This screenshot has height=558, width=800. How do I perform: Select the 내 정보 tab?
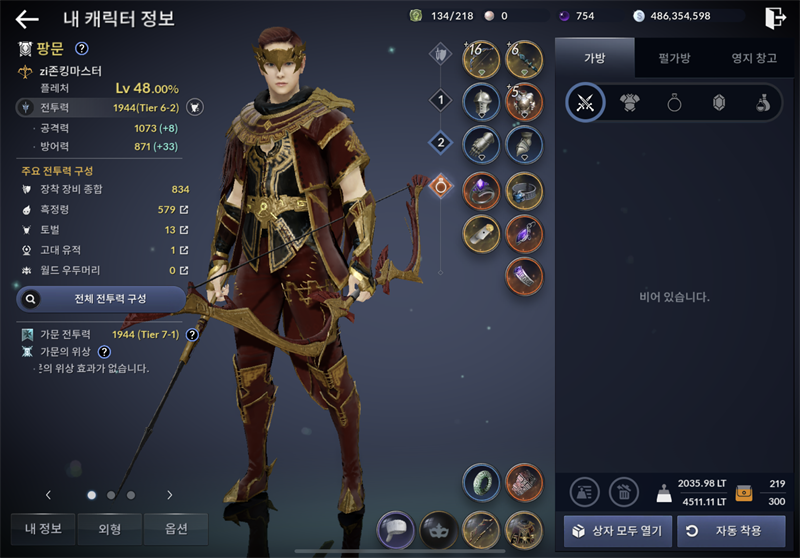(x=43, y=528)
